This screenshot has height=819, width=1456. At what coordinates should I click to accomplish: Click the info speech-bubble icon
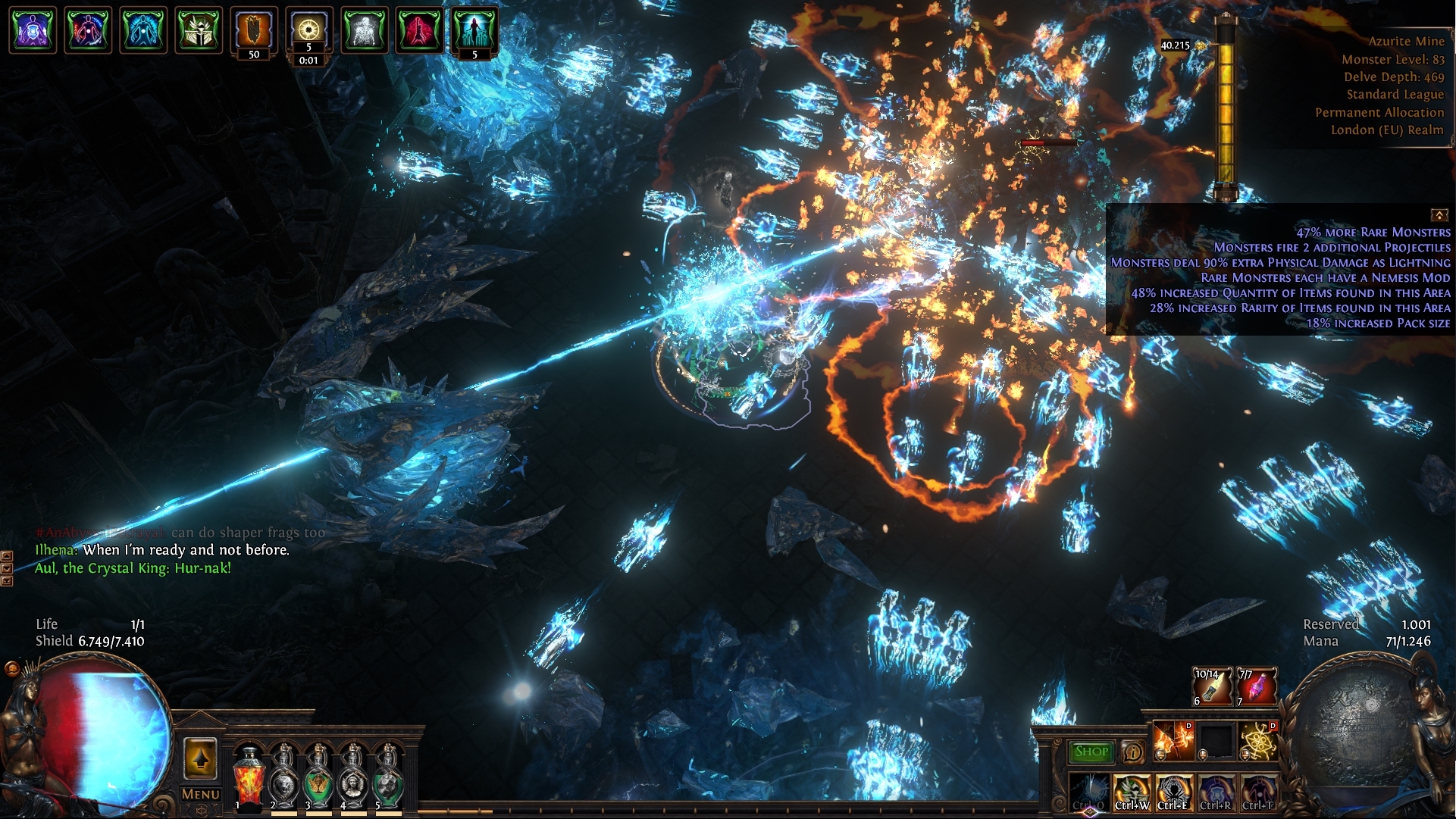click(x=1132, y=752)
